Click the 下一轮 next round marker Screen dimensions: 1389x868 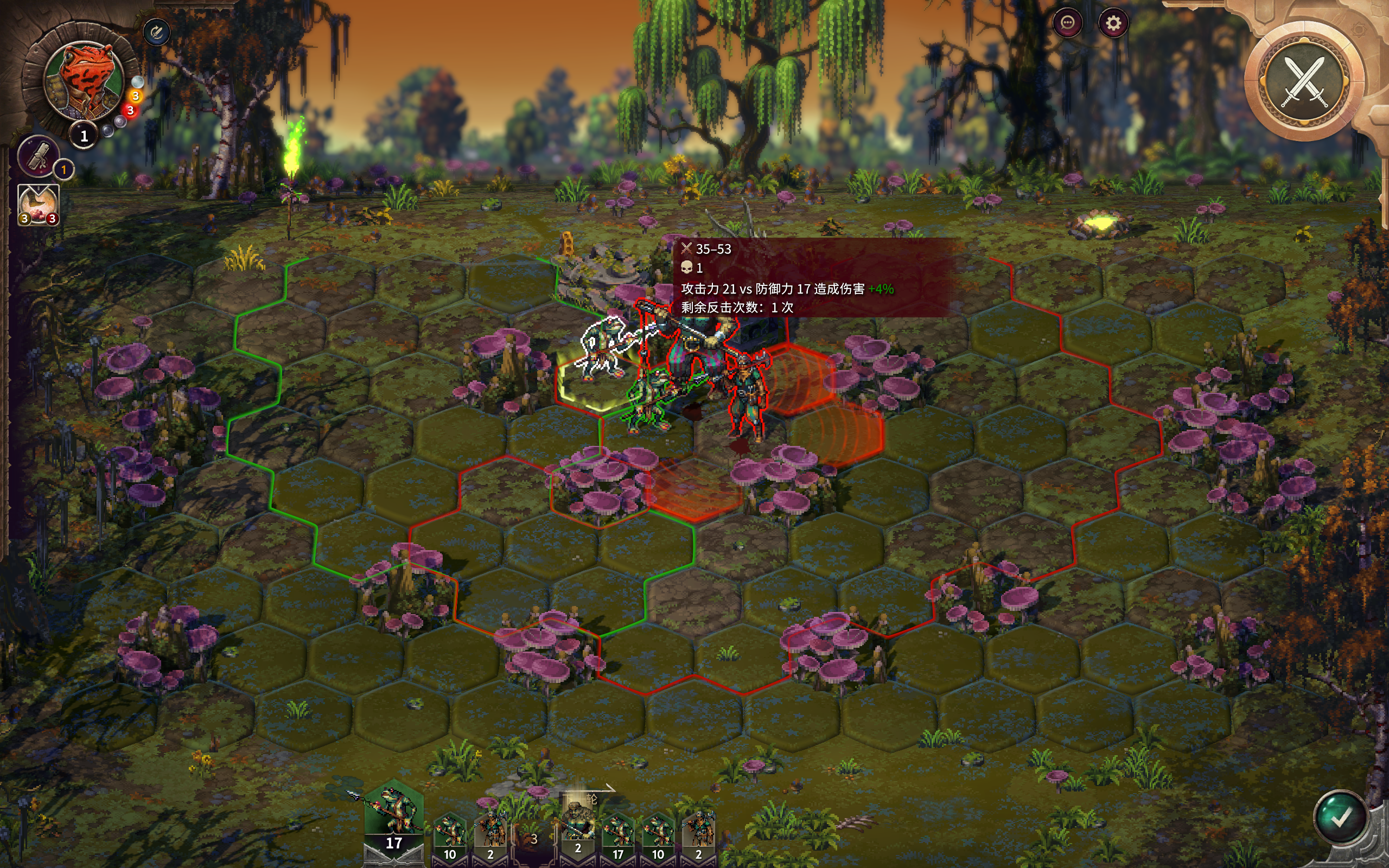click(580, 797)
